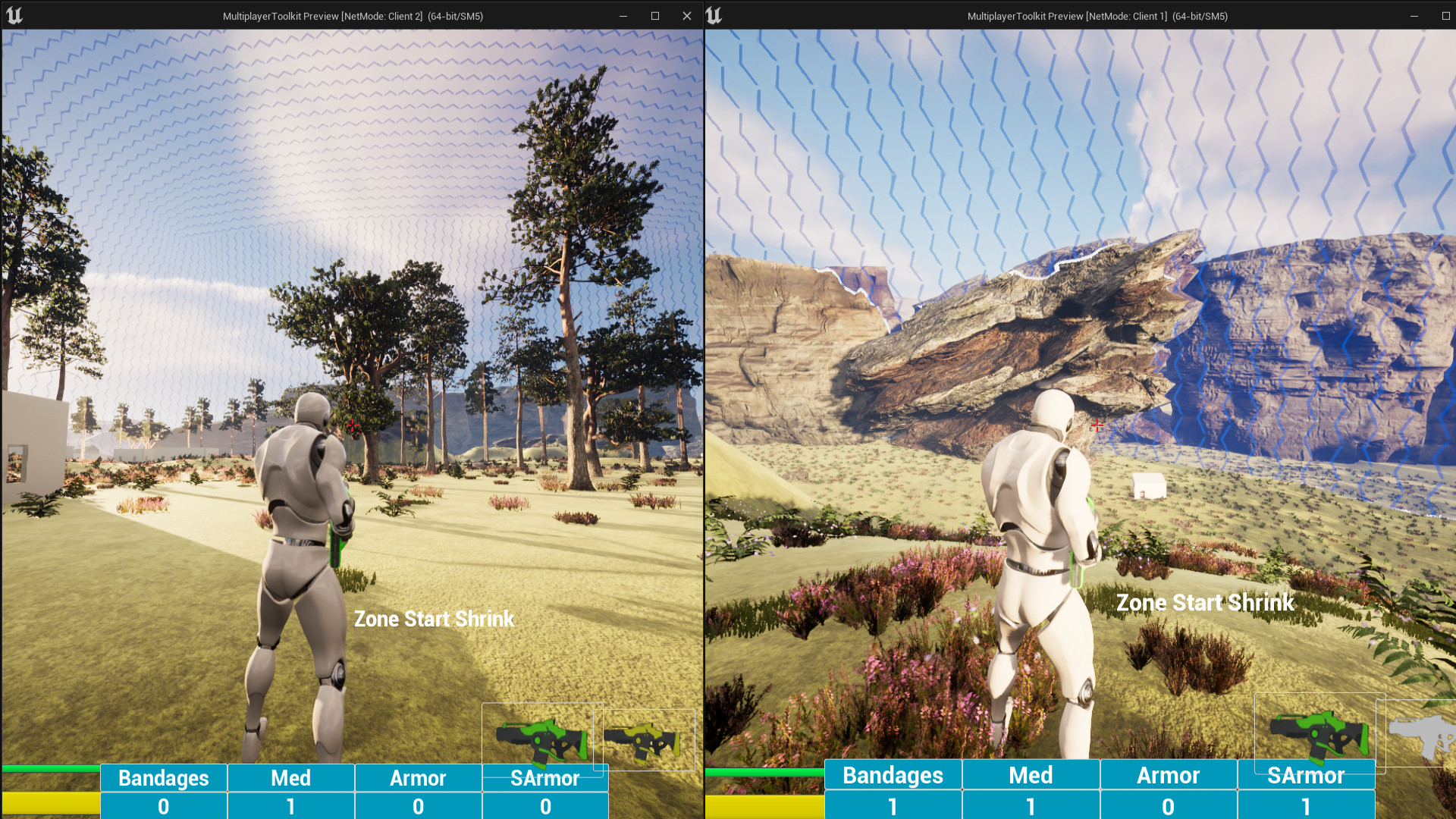Click the Zone Start Shrink message in Client 2
Image resolution: width=1456 pixels, height=819 pixels.
(434, 619)
